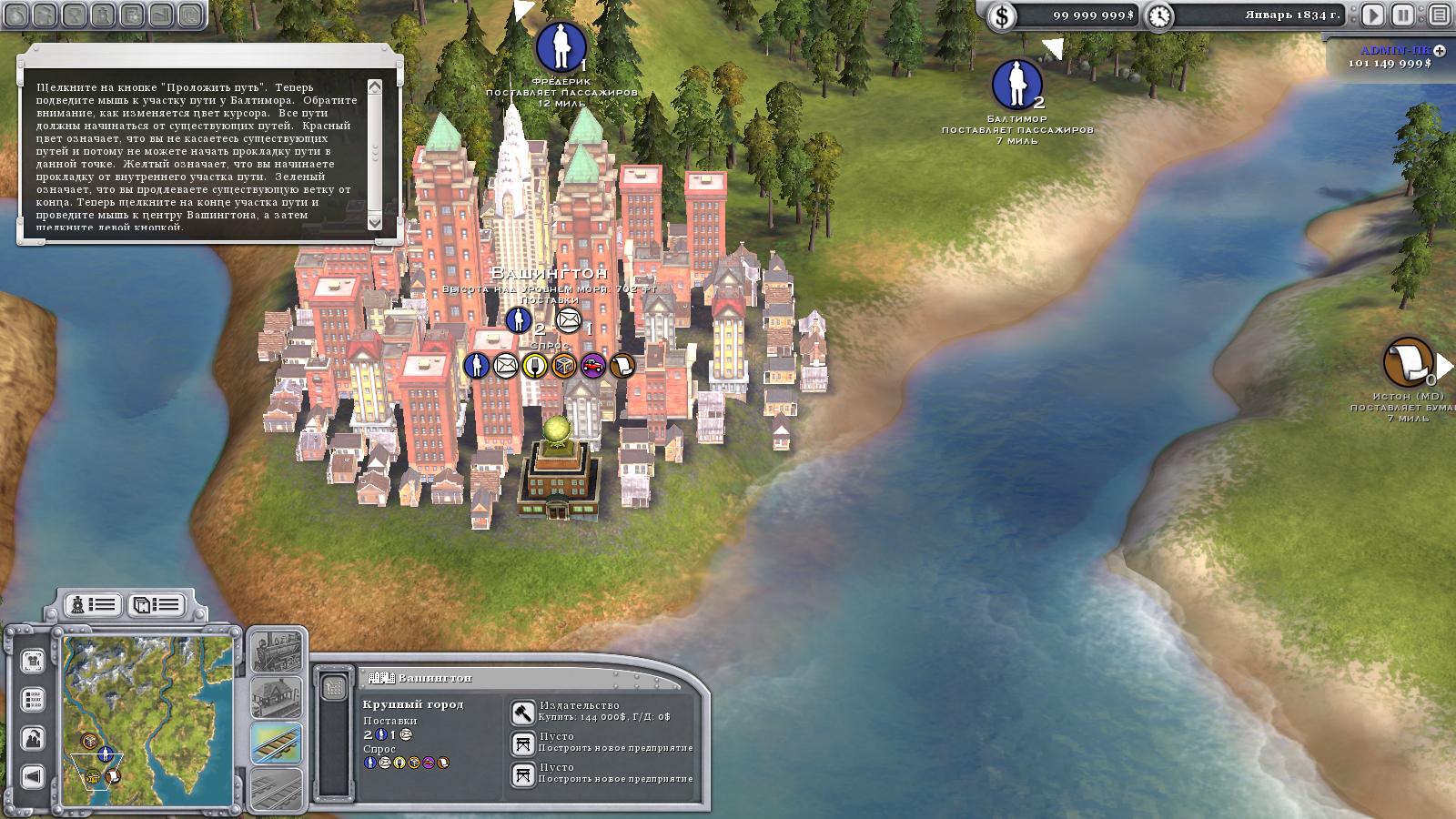1456x819 pixels.
Task: Pause the game speed
Action: pos(1404,15)
